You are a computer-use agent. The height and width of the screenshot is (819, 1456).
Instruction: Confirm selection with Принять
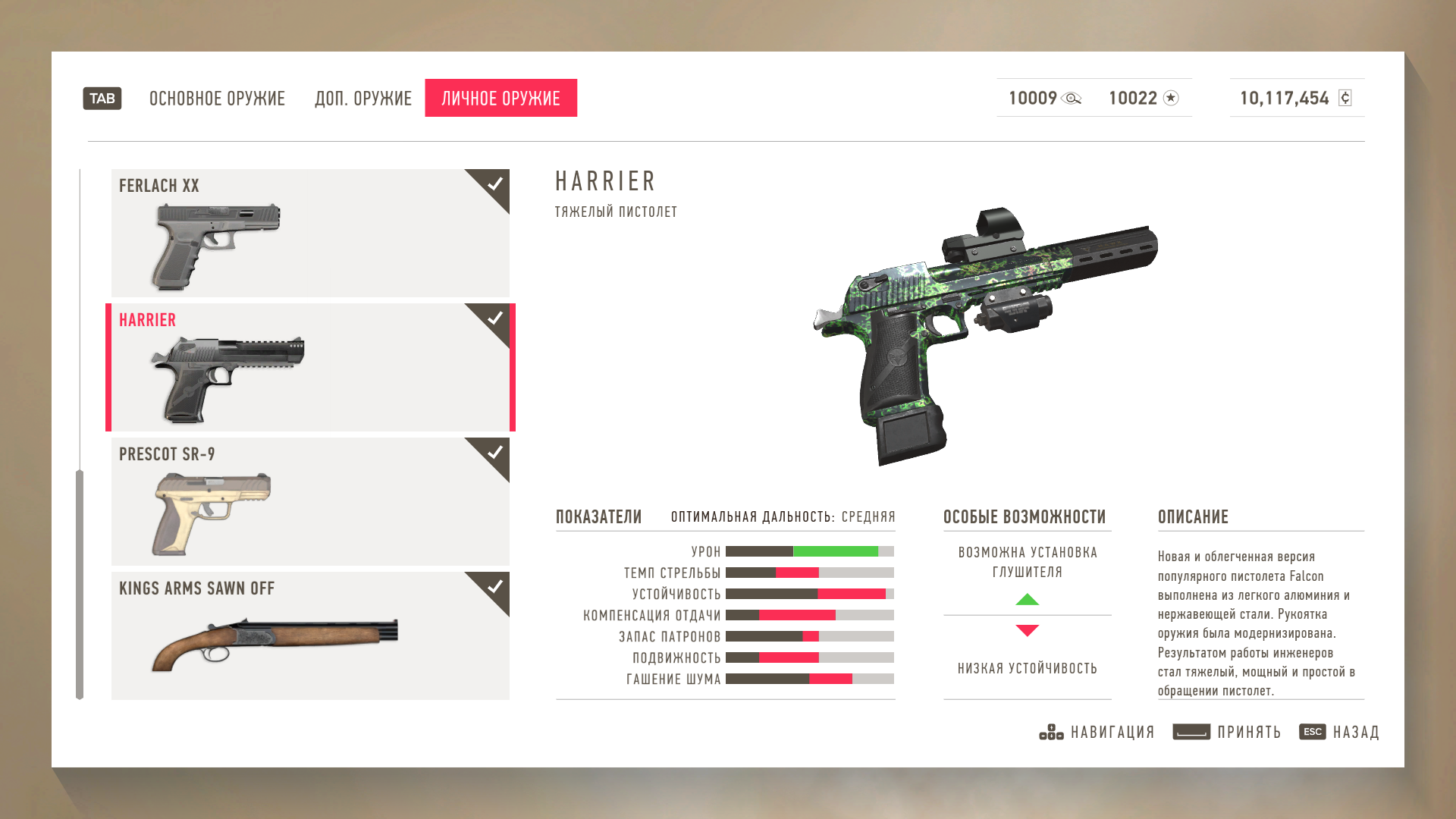coord(1227,732)
